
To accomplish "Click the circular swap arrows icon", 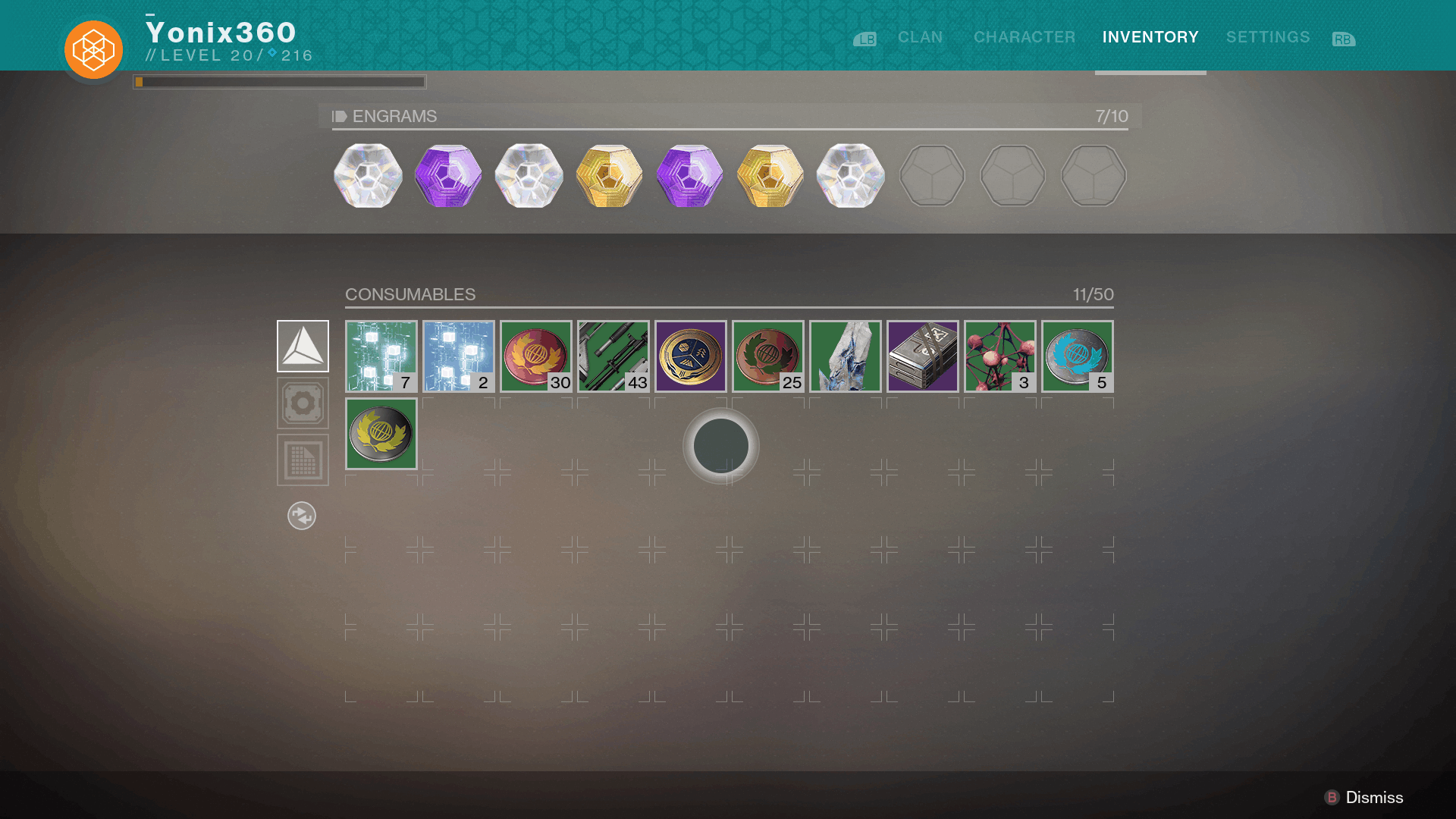I will 302,516.
